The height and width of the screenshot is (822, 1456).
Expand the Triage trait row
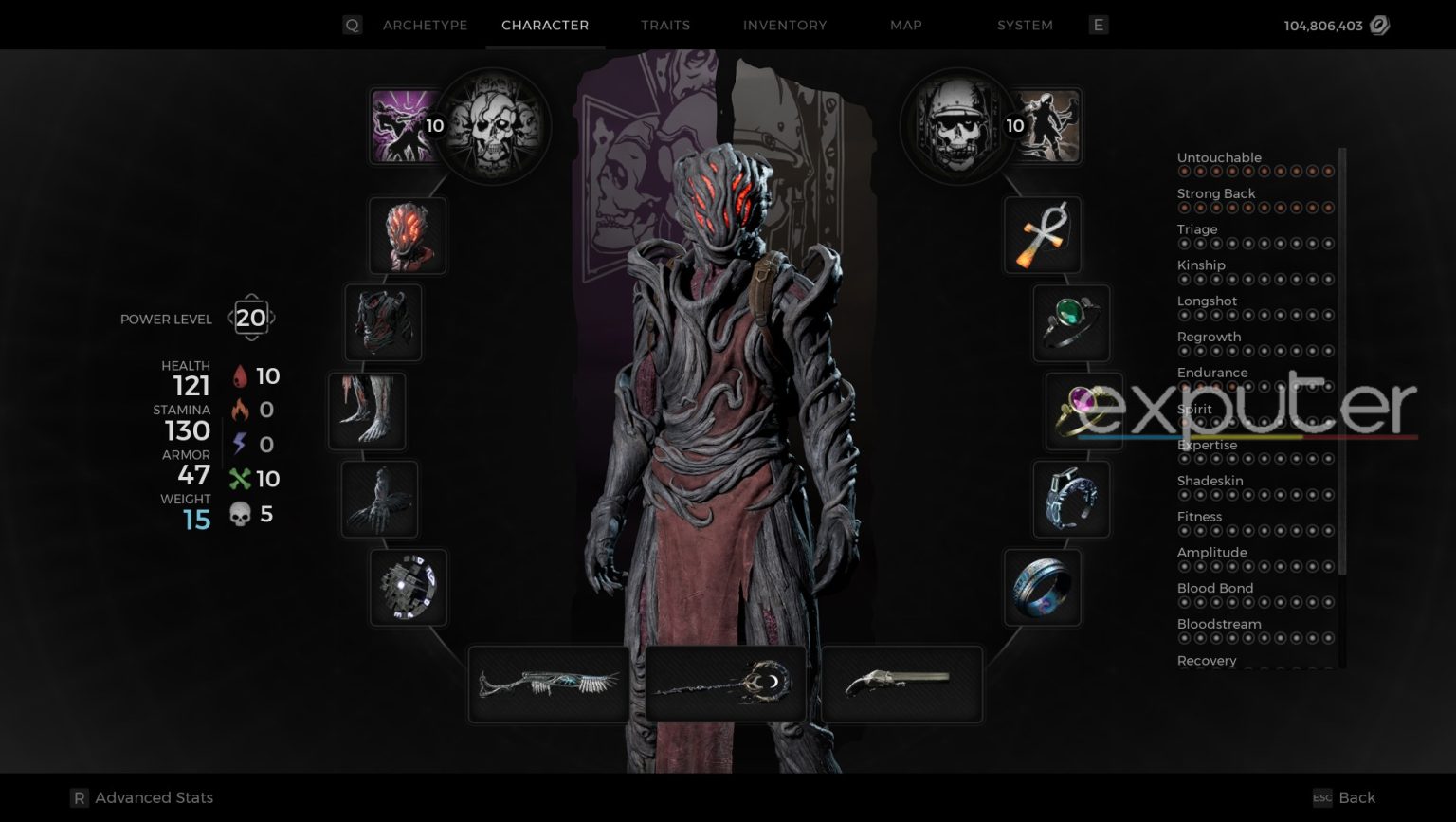(x=1197, y=228)
